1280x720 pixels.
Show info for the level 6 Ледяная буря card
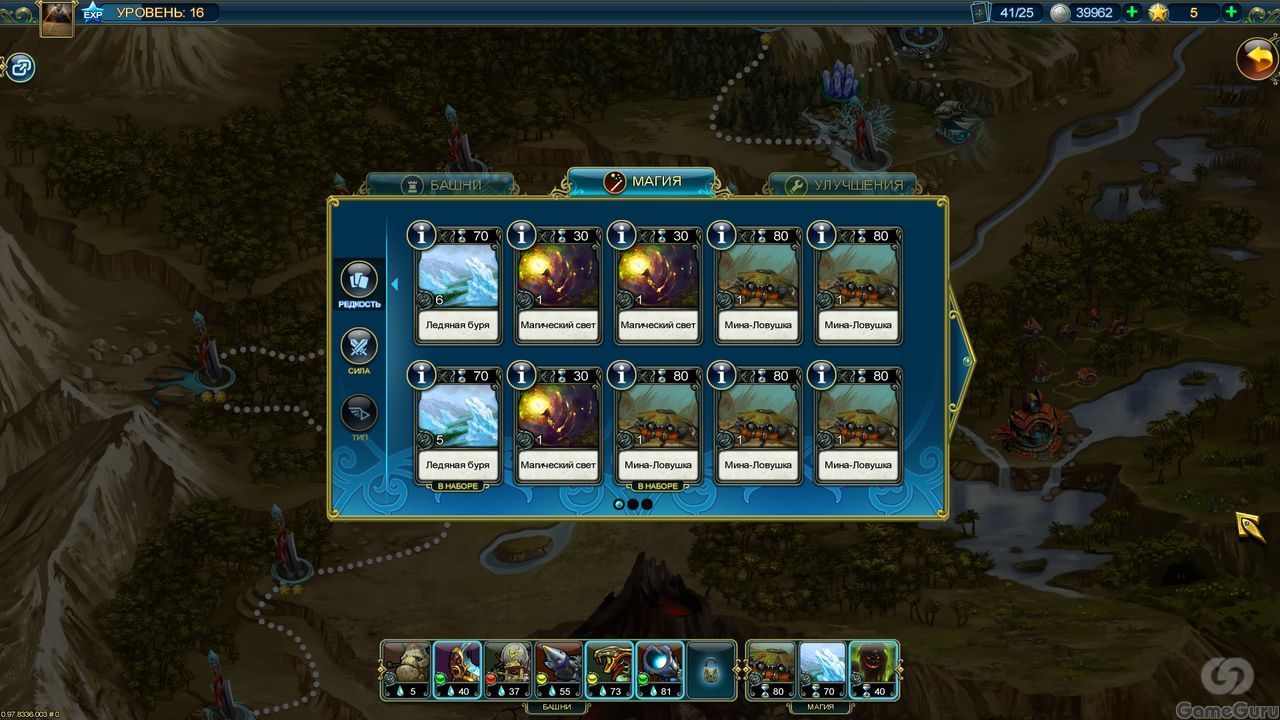[422, 235]
